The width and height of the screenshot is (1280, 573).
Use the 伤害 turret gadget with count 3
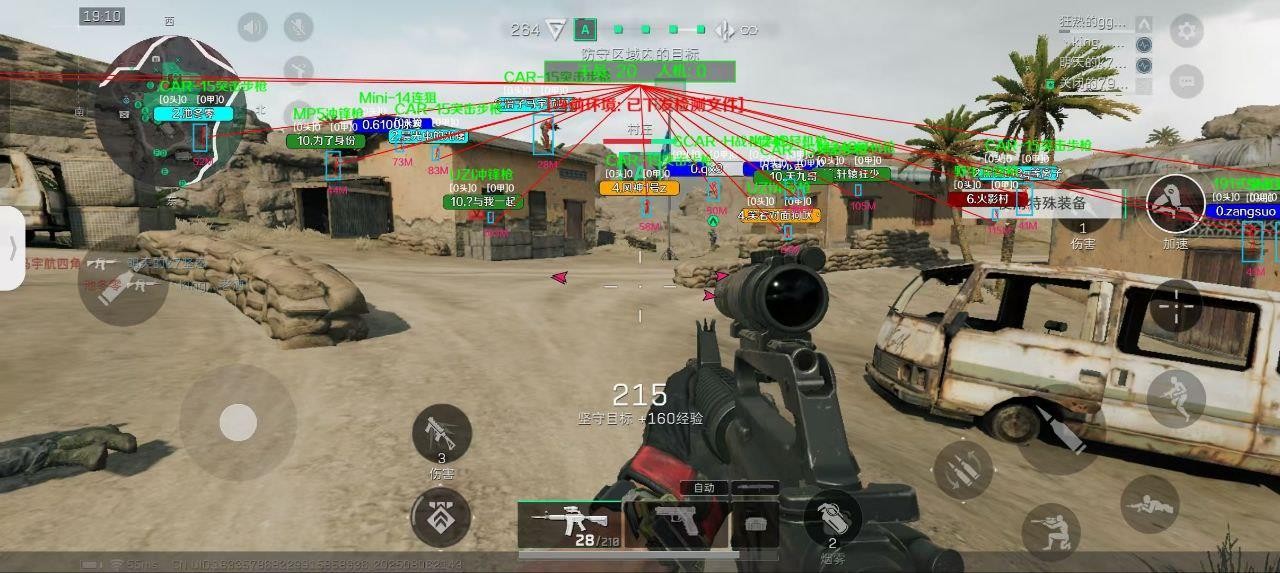(441, 433)
